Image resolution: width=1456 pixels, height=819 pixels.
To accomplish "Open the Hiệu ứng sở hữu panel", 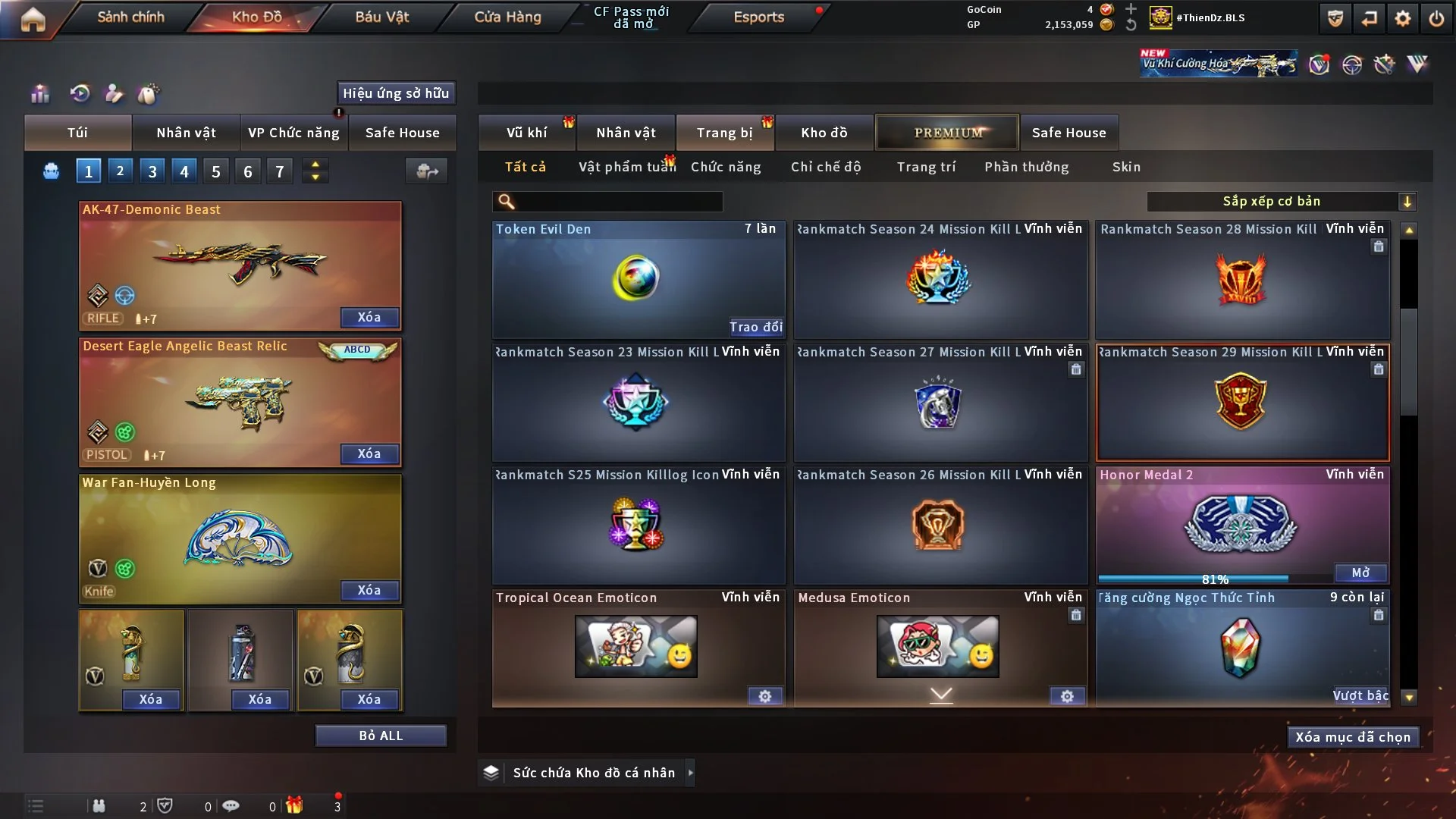I will point(396,93).
